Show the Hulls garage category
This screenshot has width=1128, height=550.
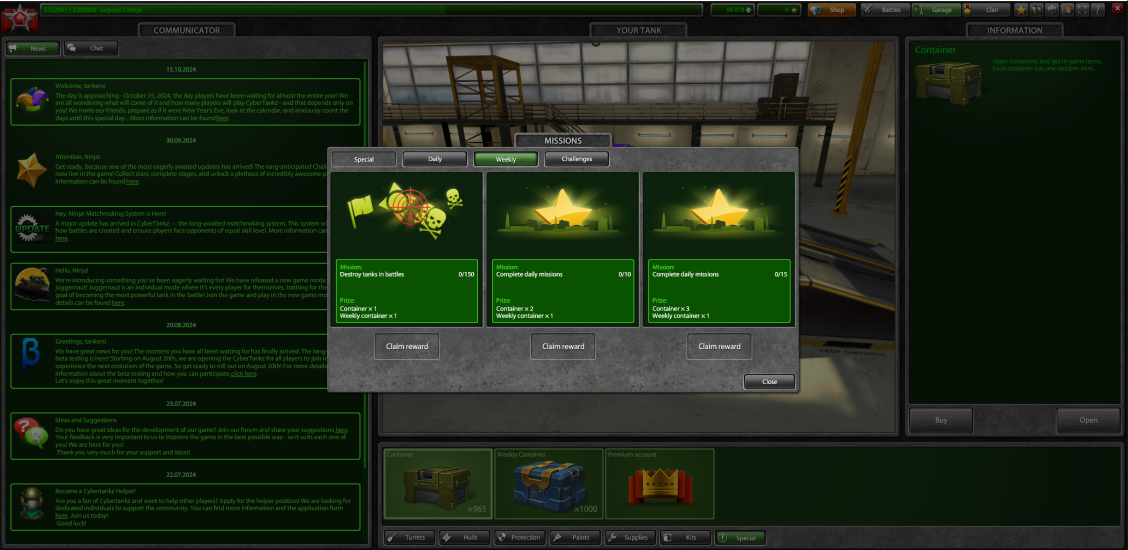pyautogui.click(x=464, y=538)
